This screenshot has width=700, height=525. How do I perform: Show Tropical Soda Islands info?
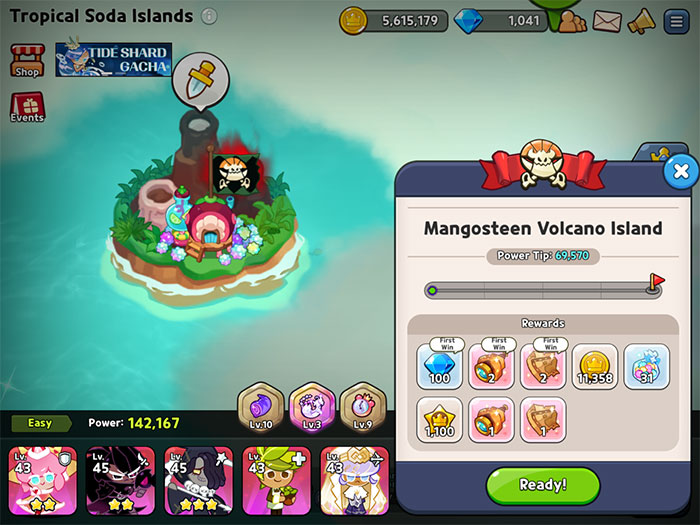click(209, 16)
